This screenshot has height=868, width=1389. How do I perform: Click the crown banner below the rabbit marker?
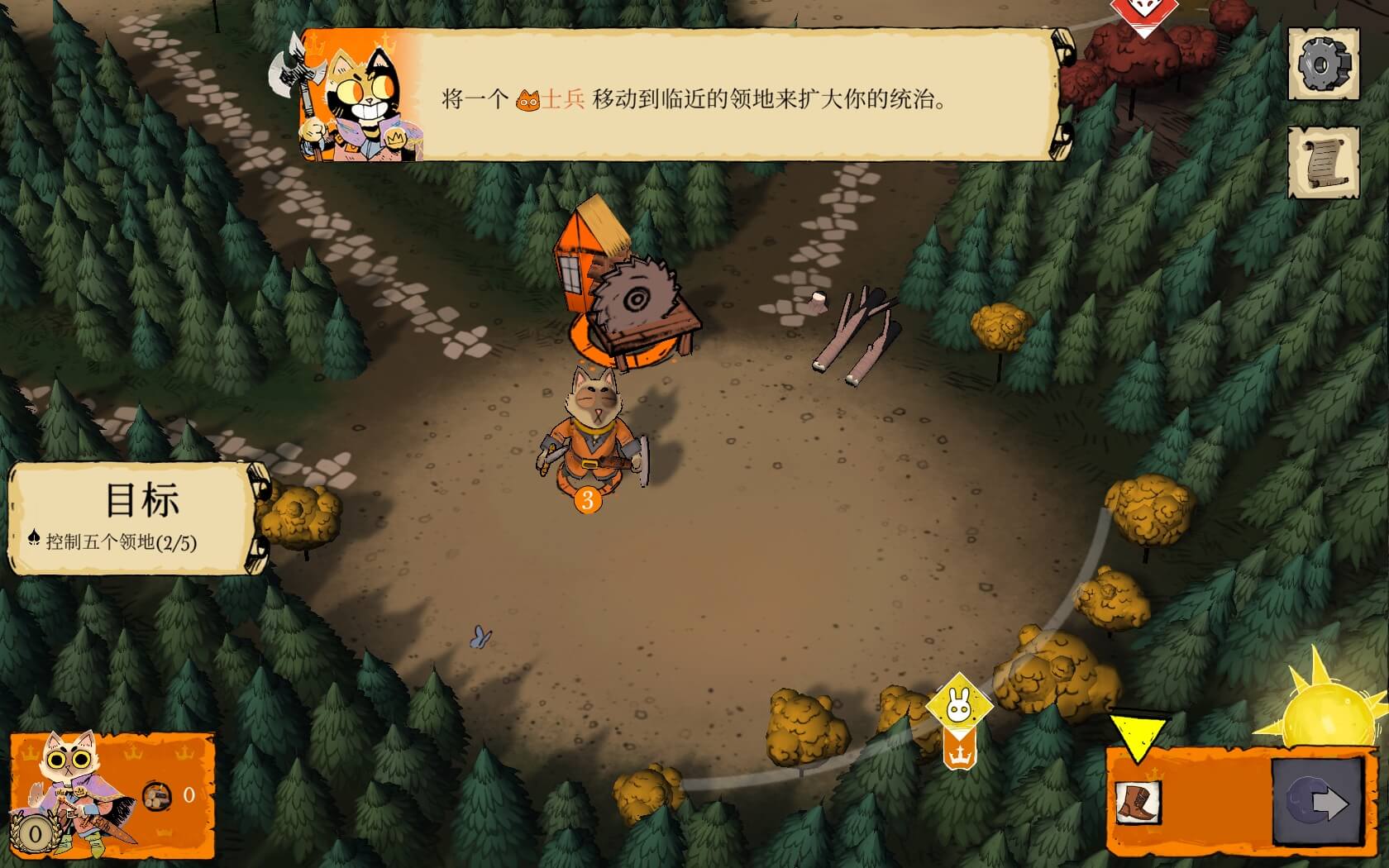(959, 751)
